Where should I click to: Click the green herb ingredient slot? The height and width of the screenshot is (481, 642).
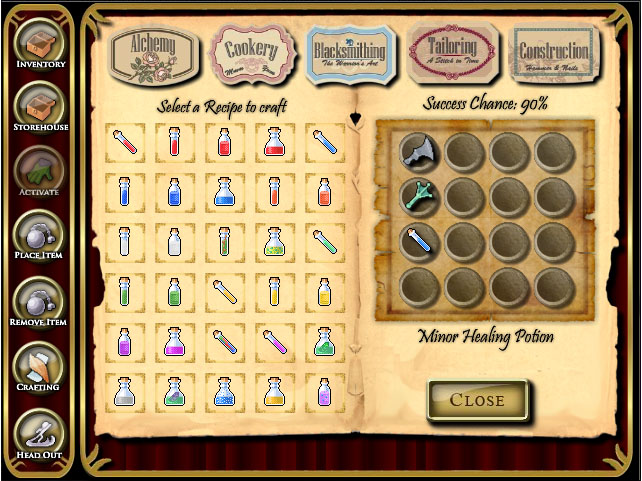[x=416, y=197]
